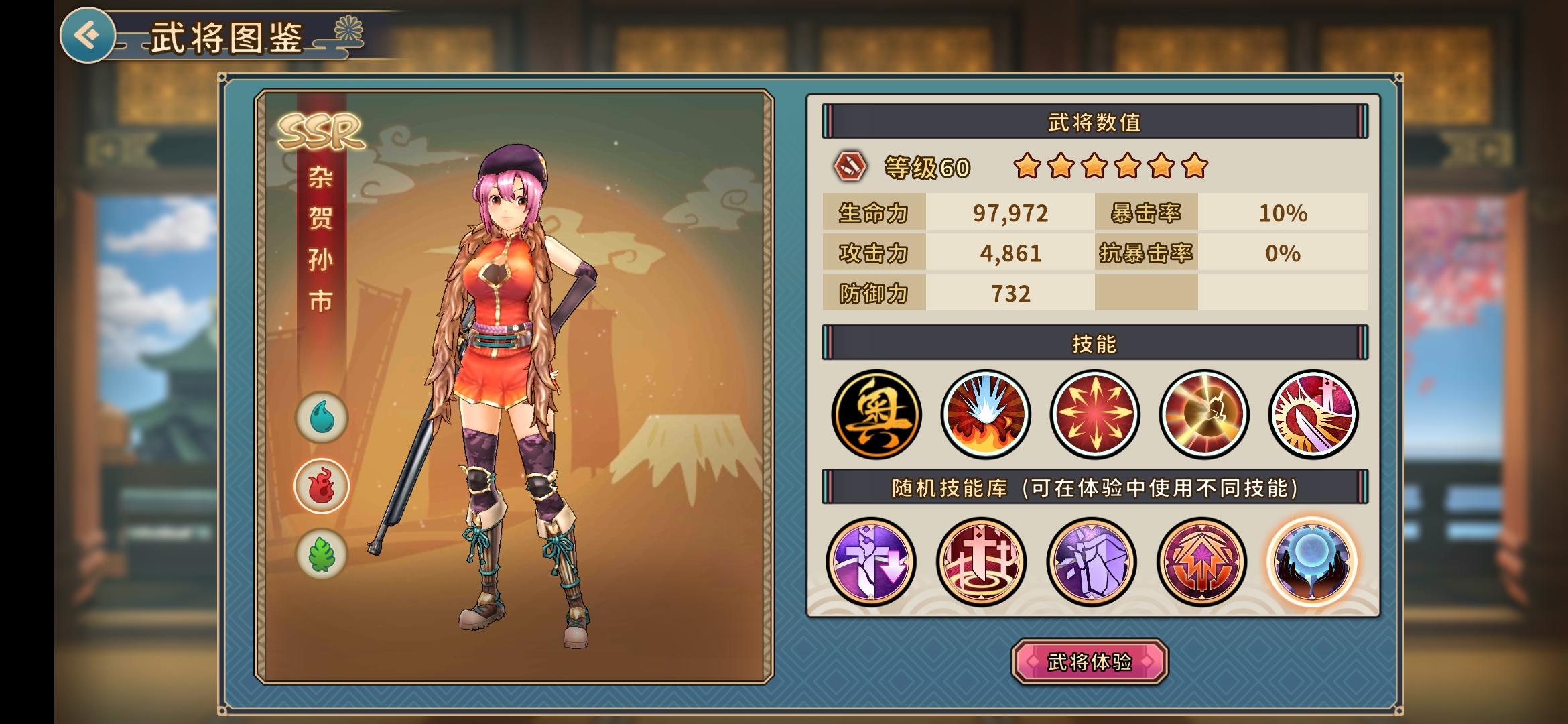
Task: Start the 武将体验 hero trial
Action: click(x=1090, y=662)
